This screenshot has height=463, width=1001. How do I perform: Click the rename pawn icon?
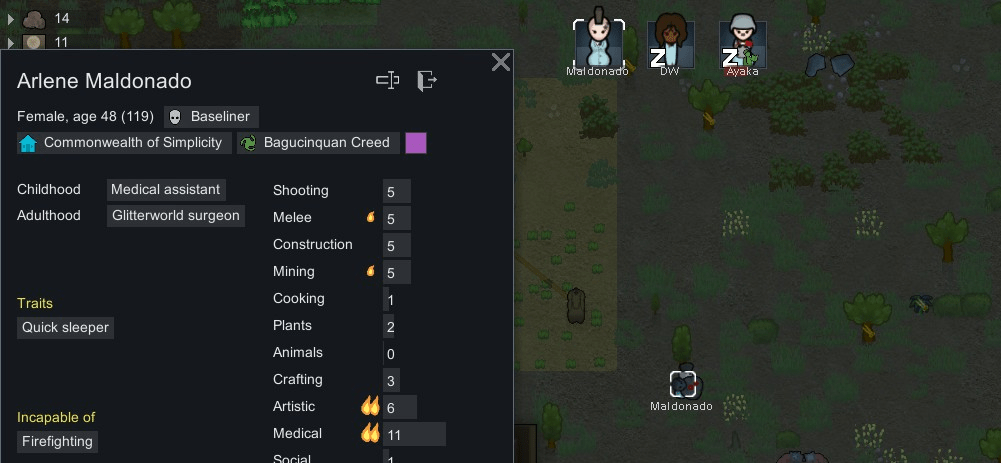[388, 81]
